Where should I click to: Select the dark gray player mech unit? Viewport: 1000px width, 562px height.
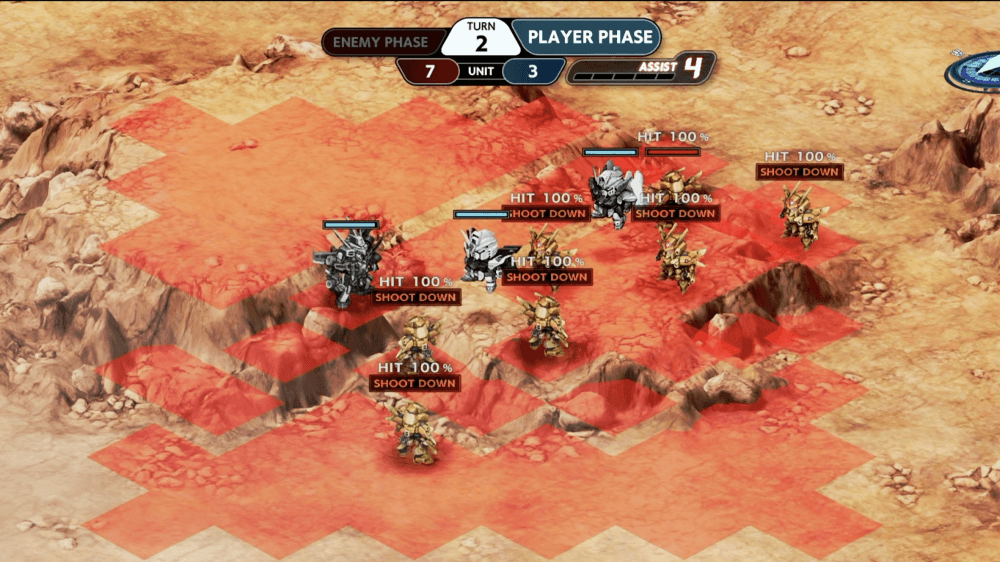tap(345, 265)
